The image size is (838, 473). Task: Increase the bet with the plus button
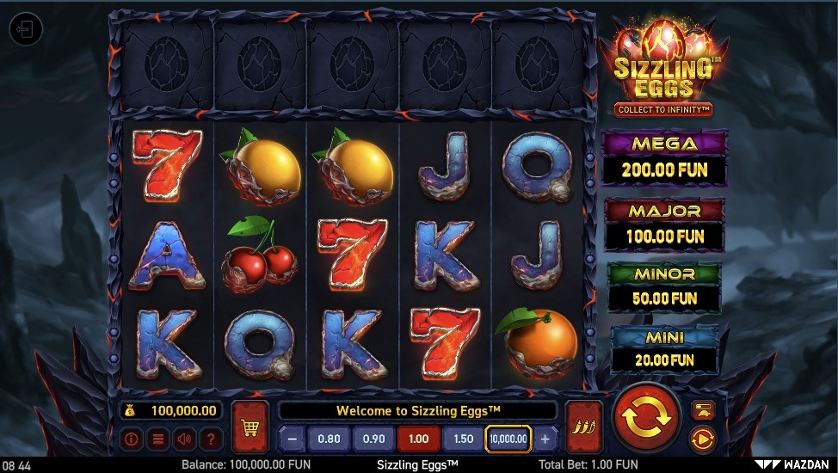(x=545, y=438)
